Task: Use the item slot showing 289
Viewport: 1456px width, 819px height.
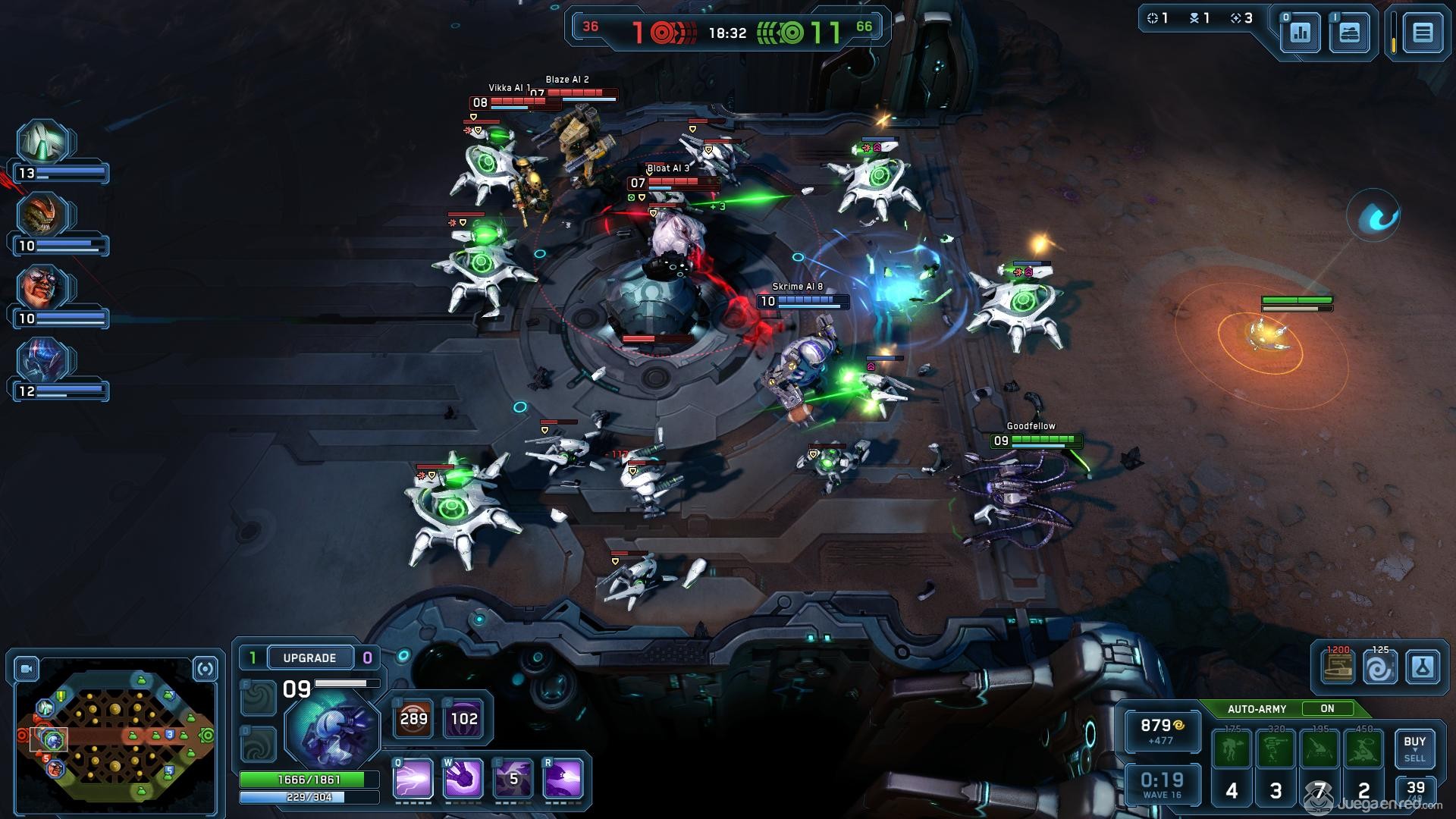Action: tap(413, 718)
